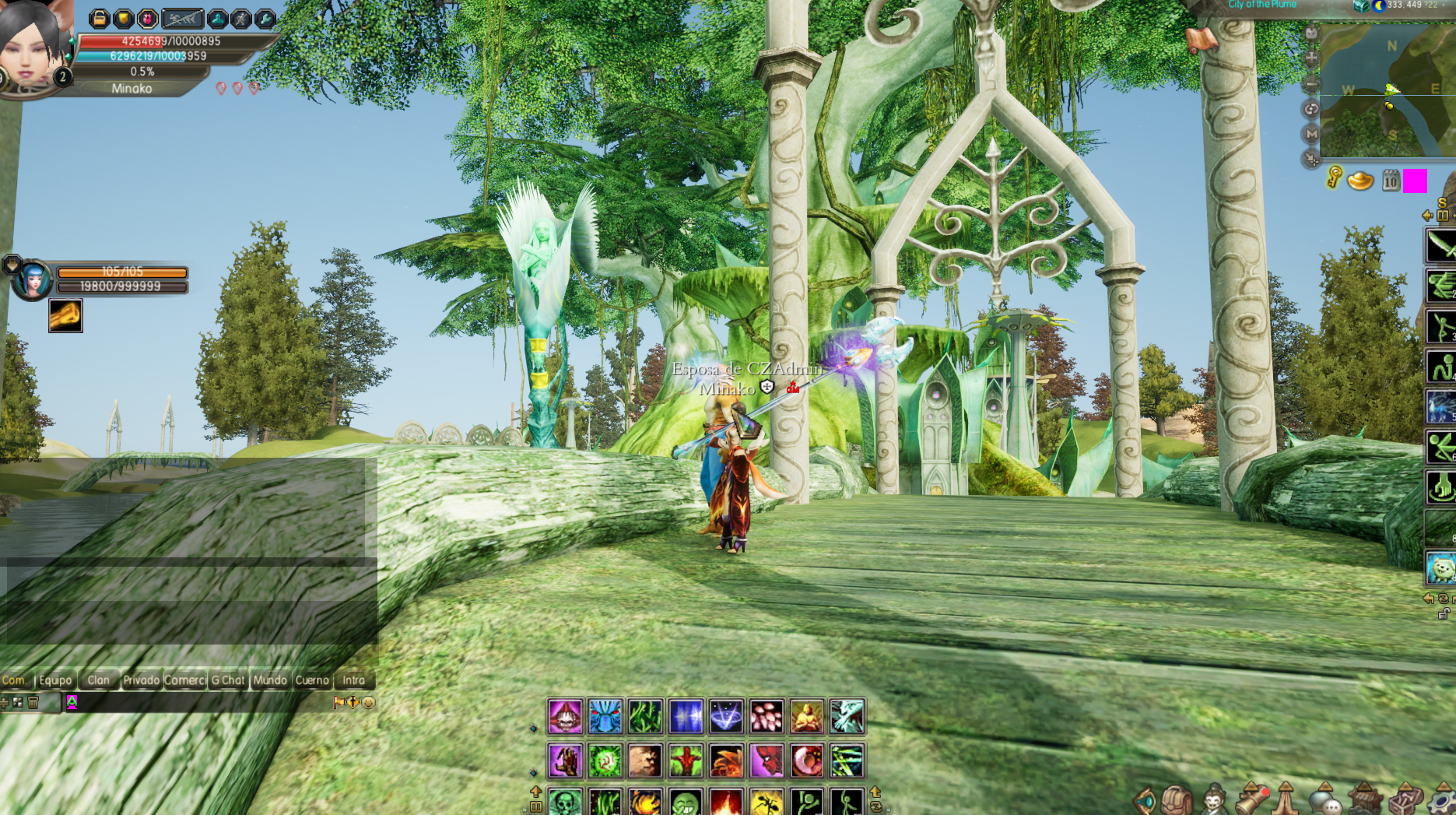Activate the blue demon face skill
The image size is (1456, 815).
[605, 716]
